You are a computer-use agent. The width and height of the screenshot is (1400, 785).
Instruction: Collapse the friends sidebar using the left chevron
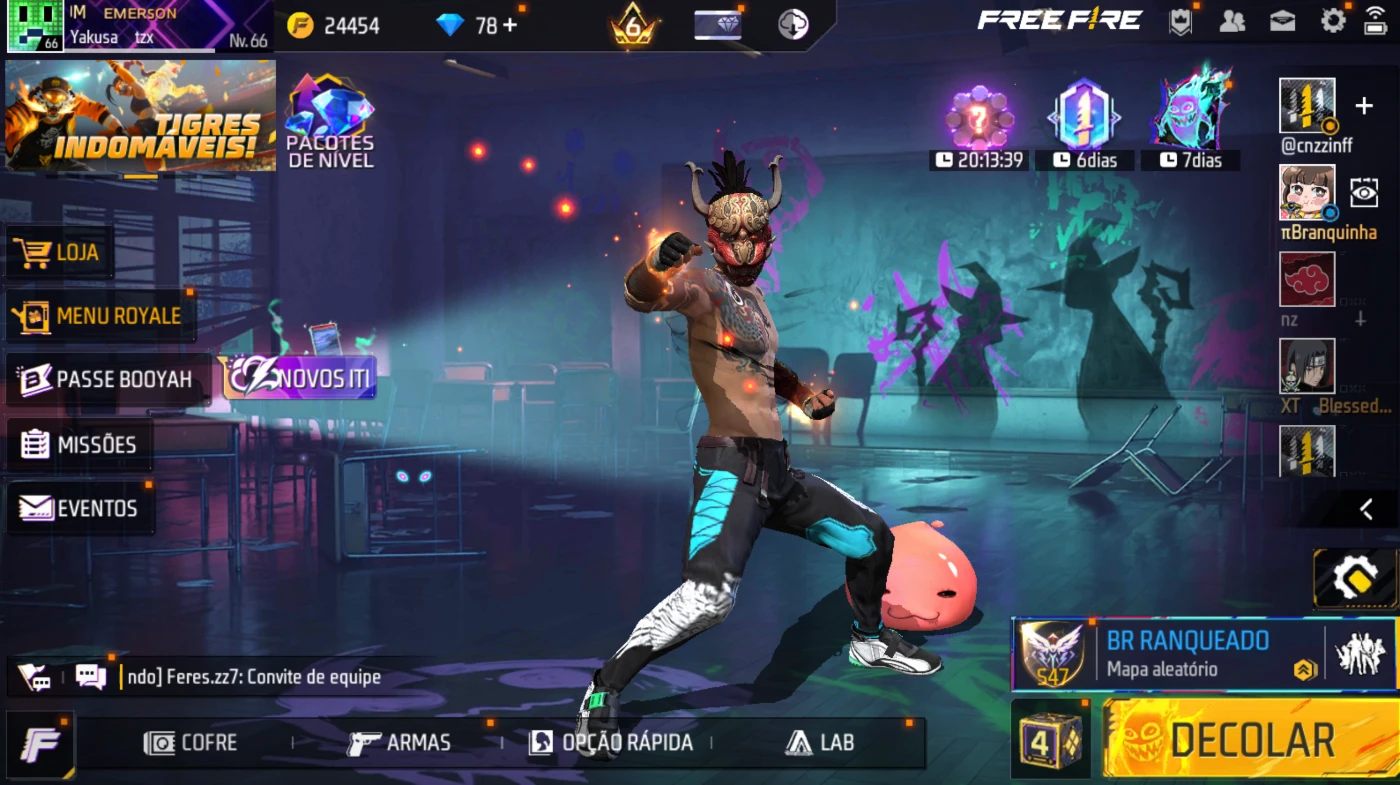tap(1366, 509)
